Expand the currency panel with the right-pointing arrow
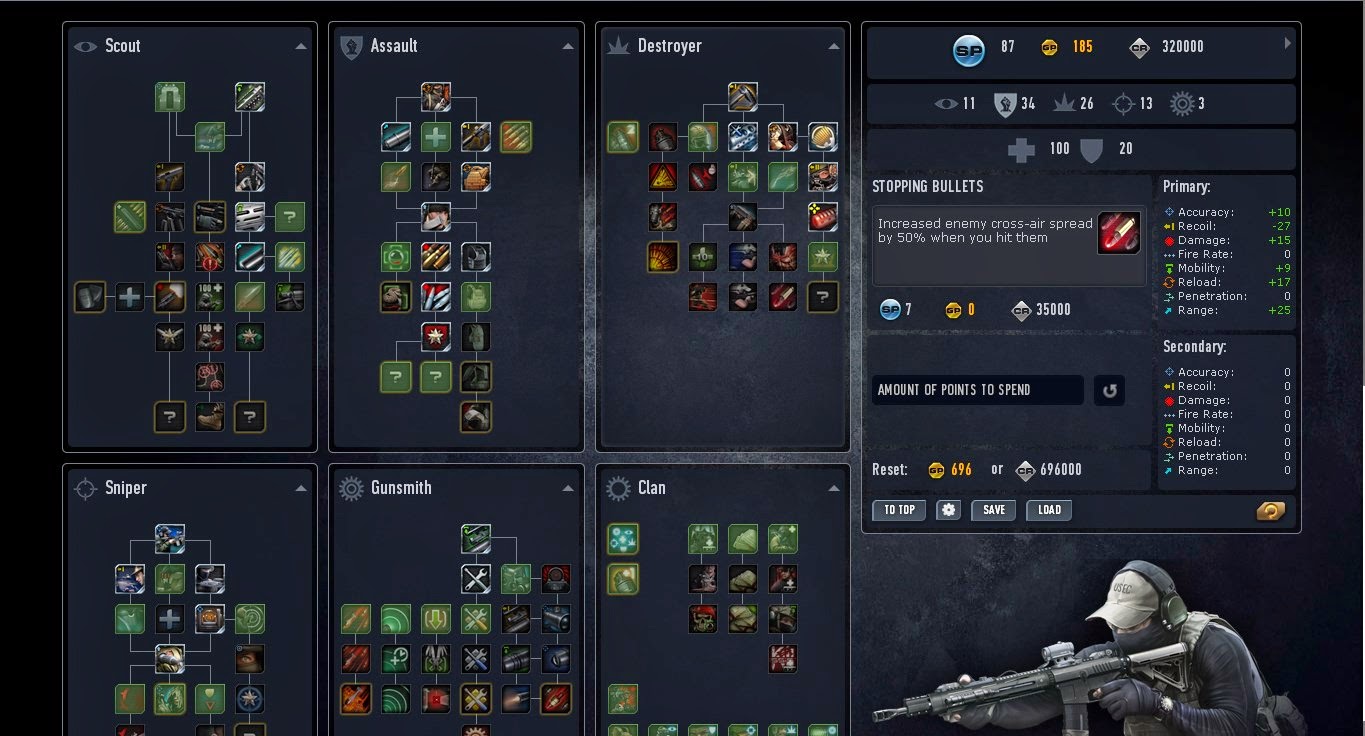 pos(1287,45)
